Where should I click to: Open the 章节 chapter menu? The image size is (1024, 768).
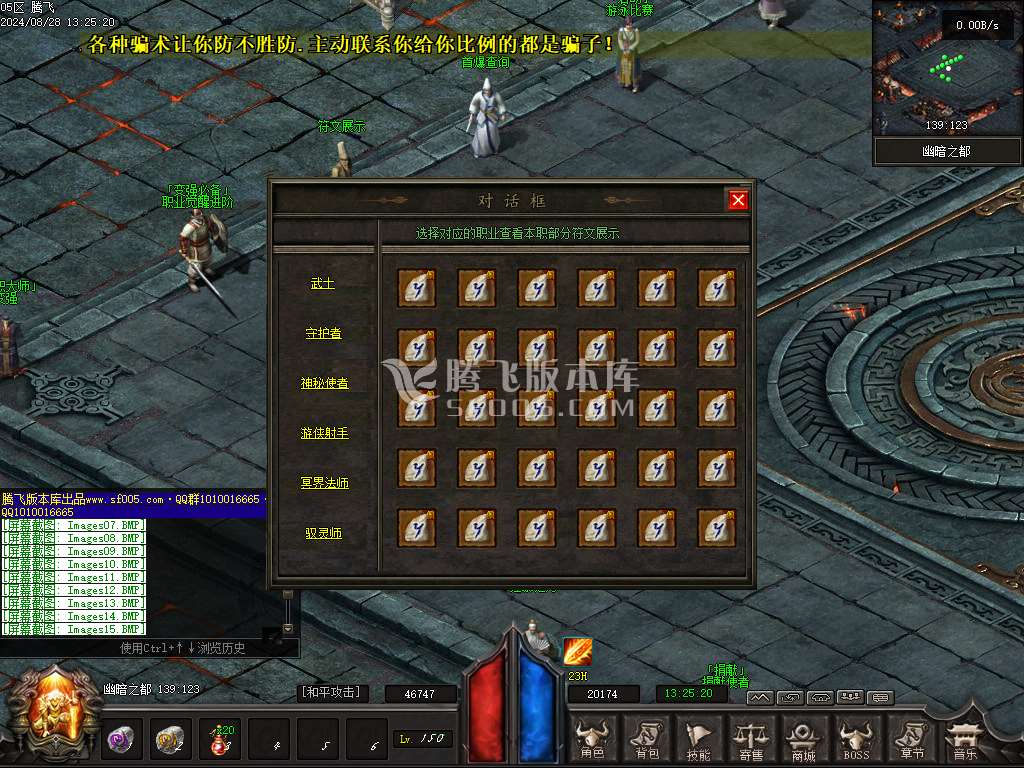tap(910, 739)
